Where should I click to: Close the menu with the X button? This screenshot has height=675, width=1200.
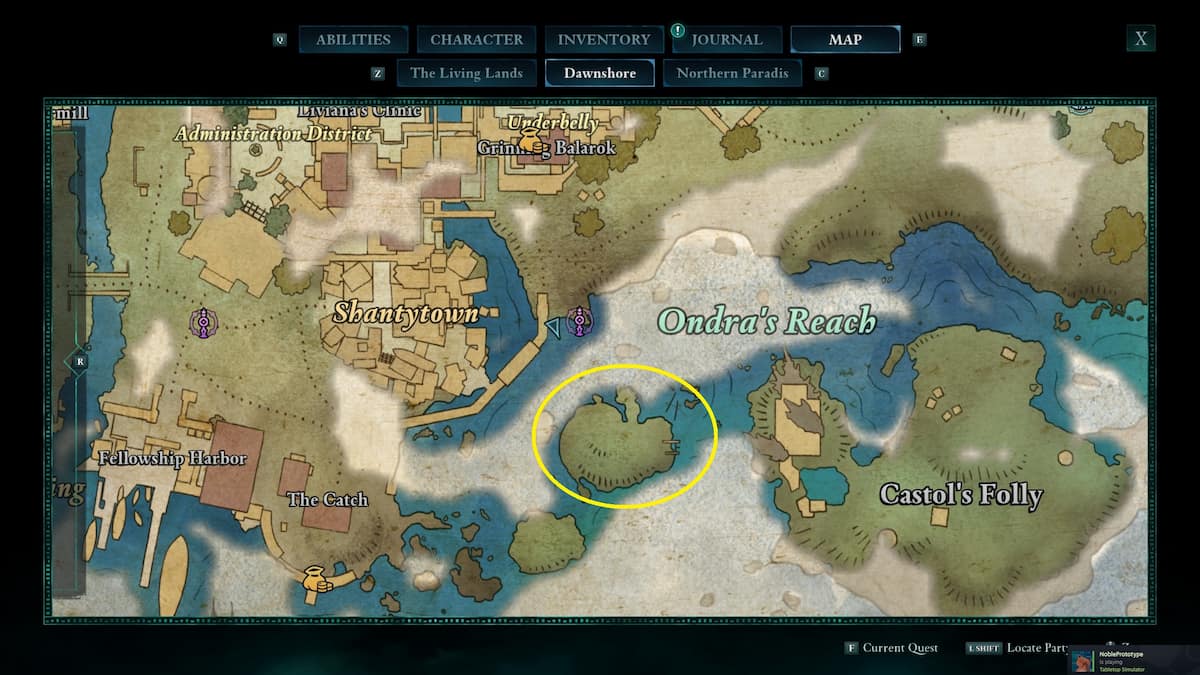point(1141,39)
